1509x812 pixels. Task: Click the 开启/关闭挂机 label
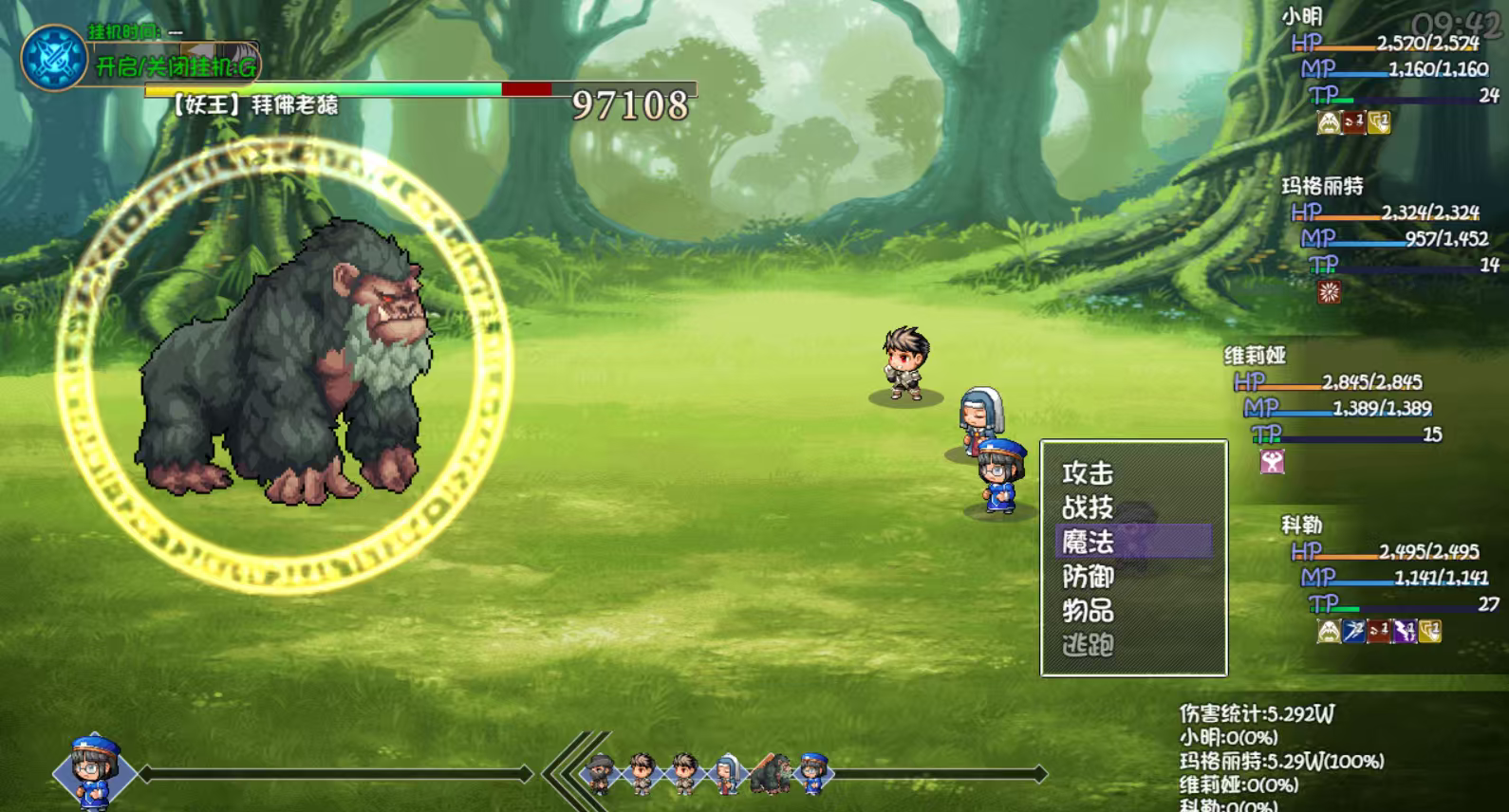pyautogui.click(x=176, y=66)
